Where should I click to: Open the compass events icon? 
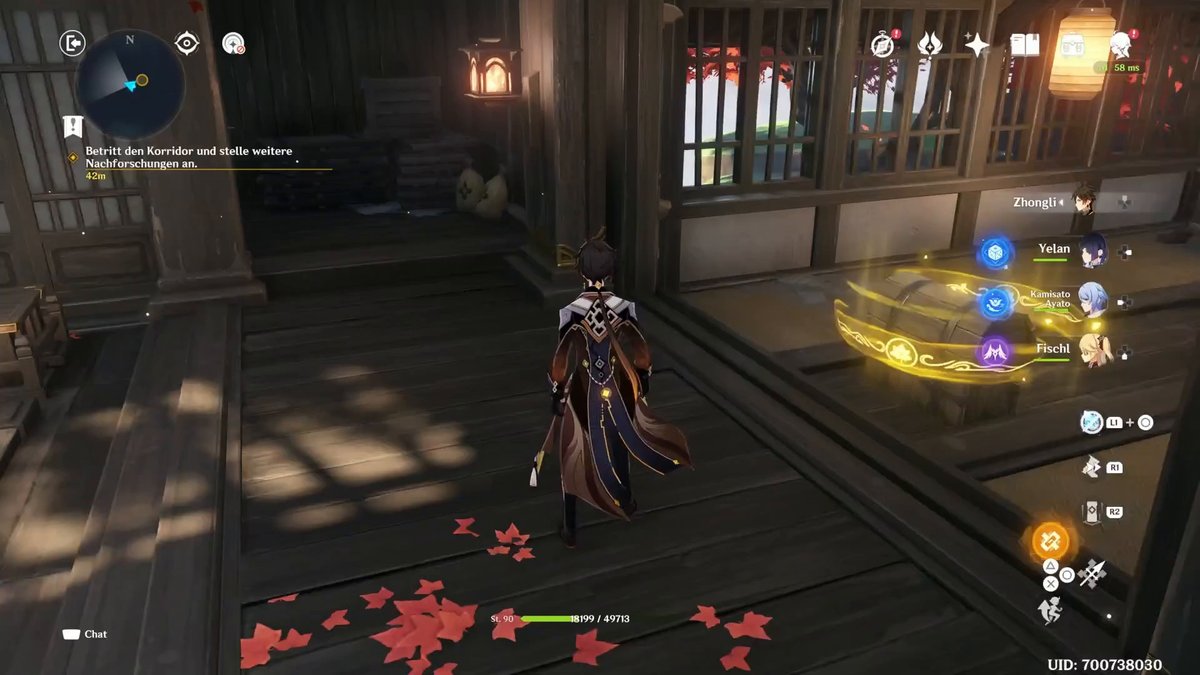pyautogui.click(x=881, y=45)
